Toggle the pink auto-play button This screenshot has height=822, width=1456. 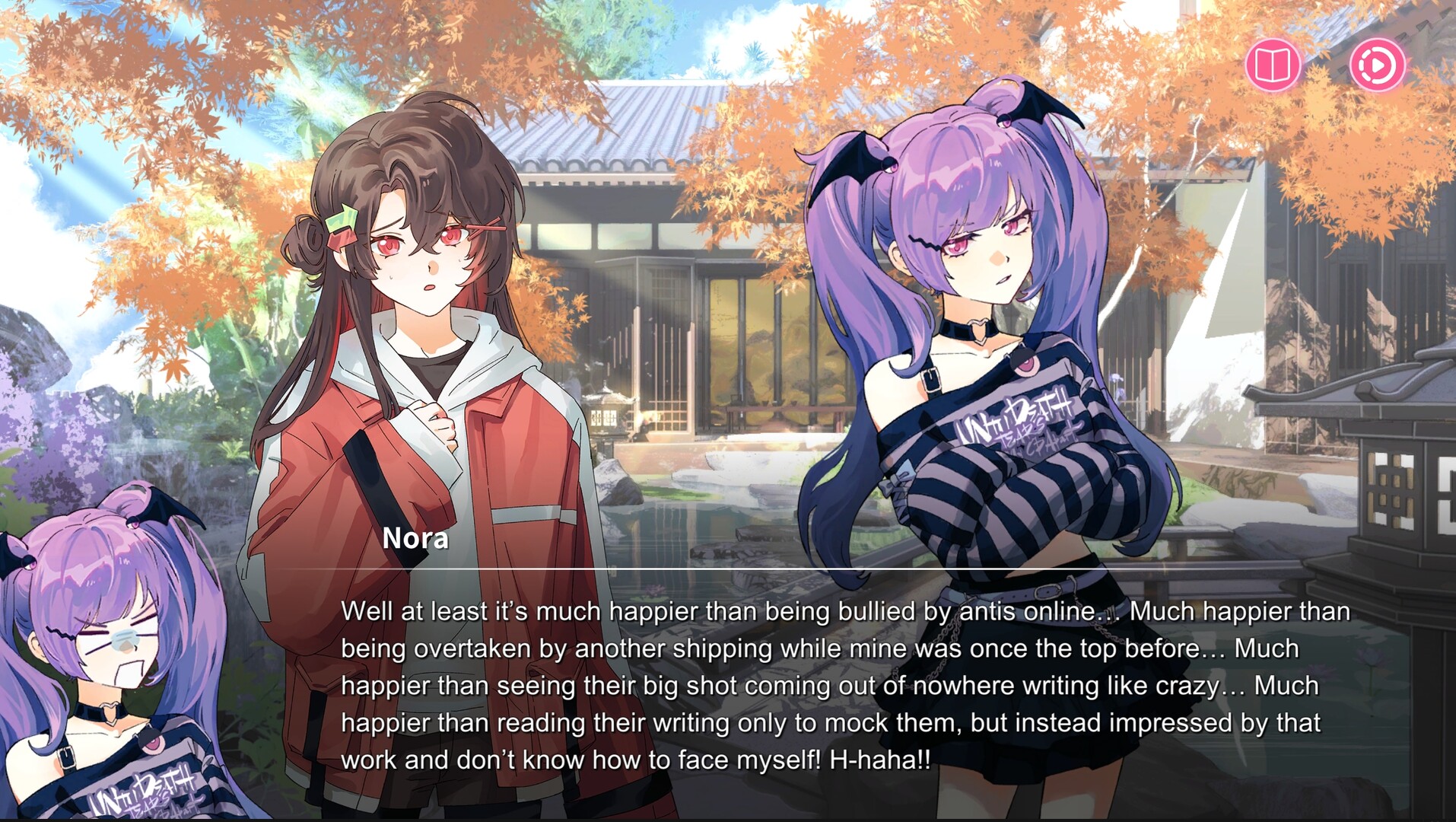pyautogui.click(x=1377, y=65)
